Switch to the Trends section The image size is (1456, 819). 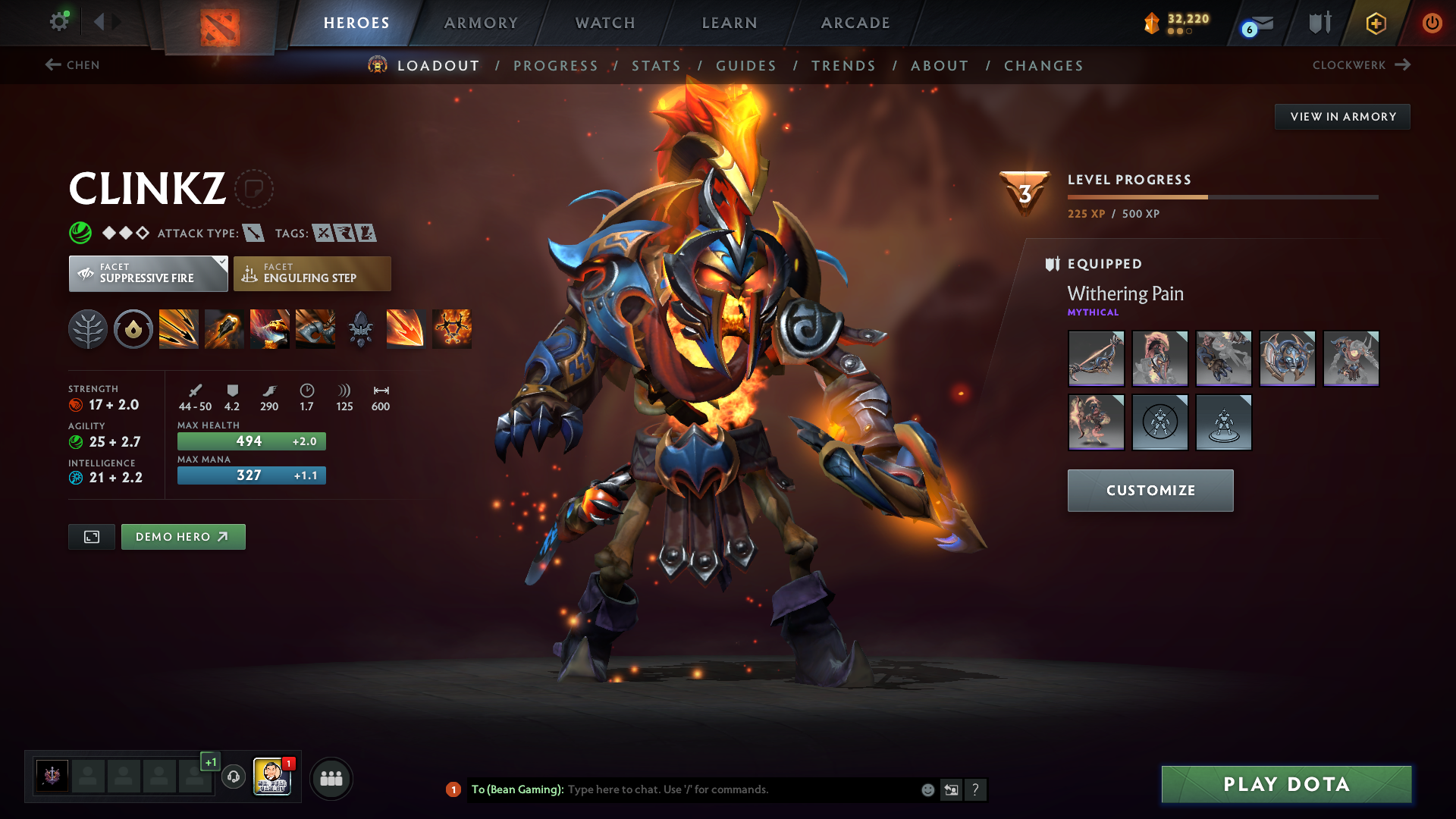[x=843, y=66]
